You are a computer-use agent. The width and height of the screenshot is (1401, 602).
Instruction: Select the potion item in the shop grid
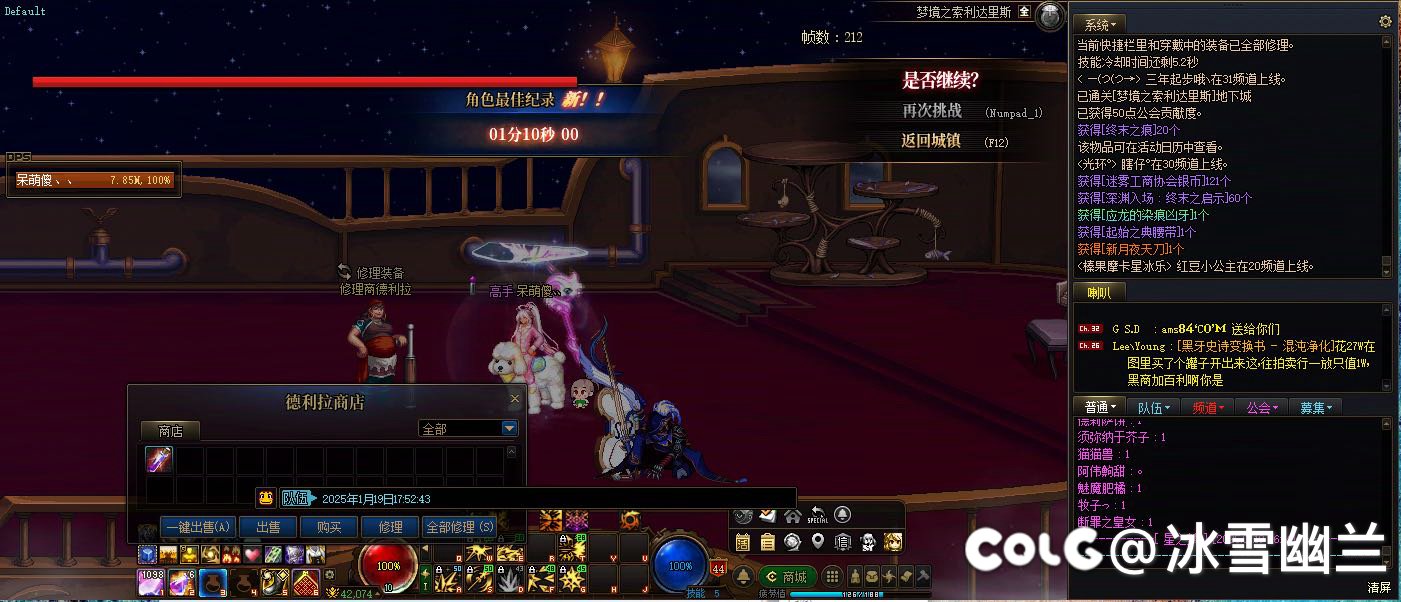point(160,460)
